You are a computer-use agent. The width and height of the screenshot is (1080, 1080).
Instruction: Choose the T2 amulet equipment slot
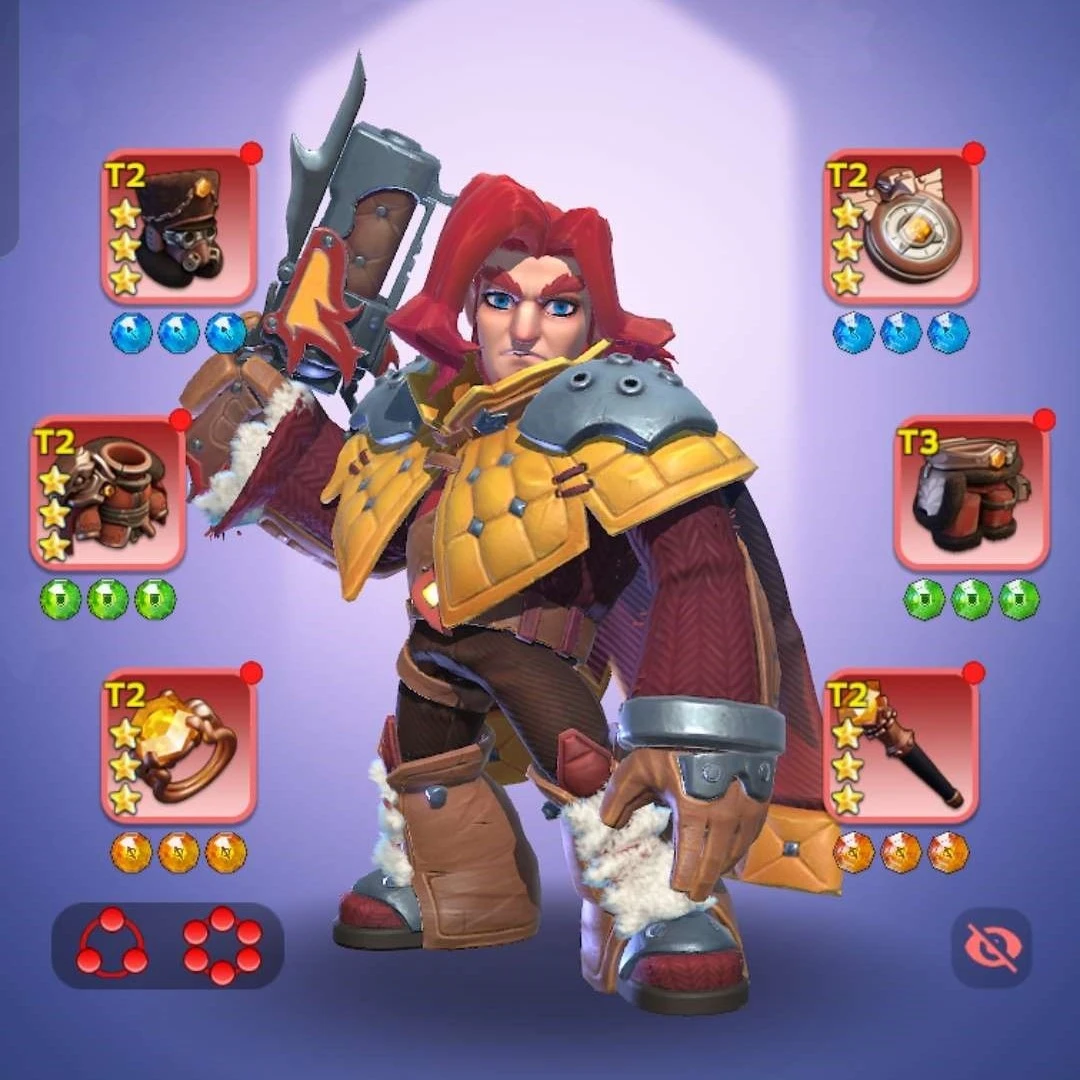click(900, 227)
